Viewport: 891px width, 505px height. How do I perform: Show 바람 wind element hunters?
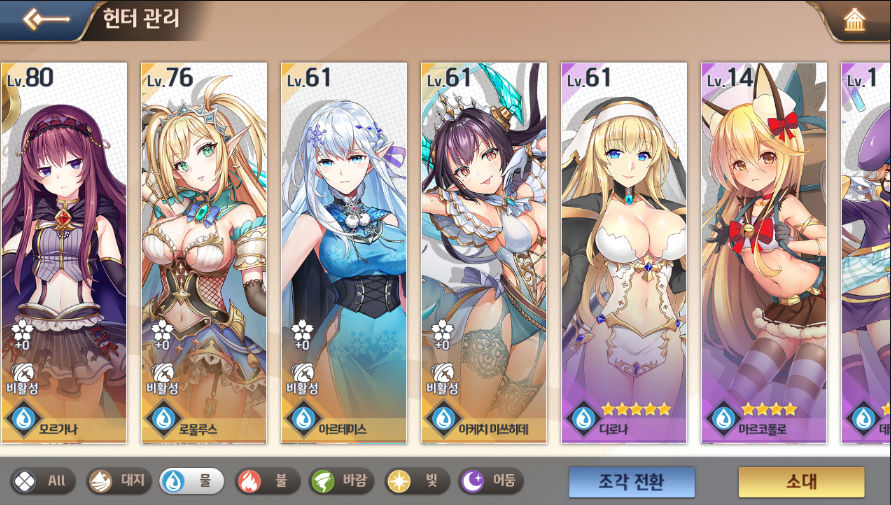(x=341, y=481)
